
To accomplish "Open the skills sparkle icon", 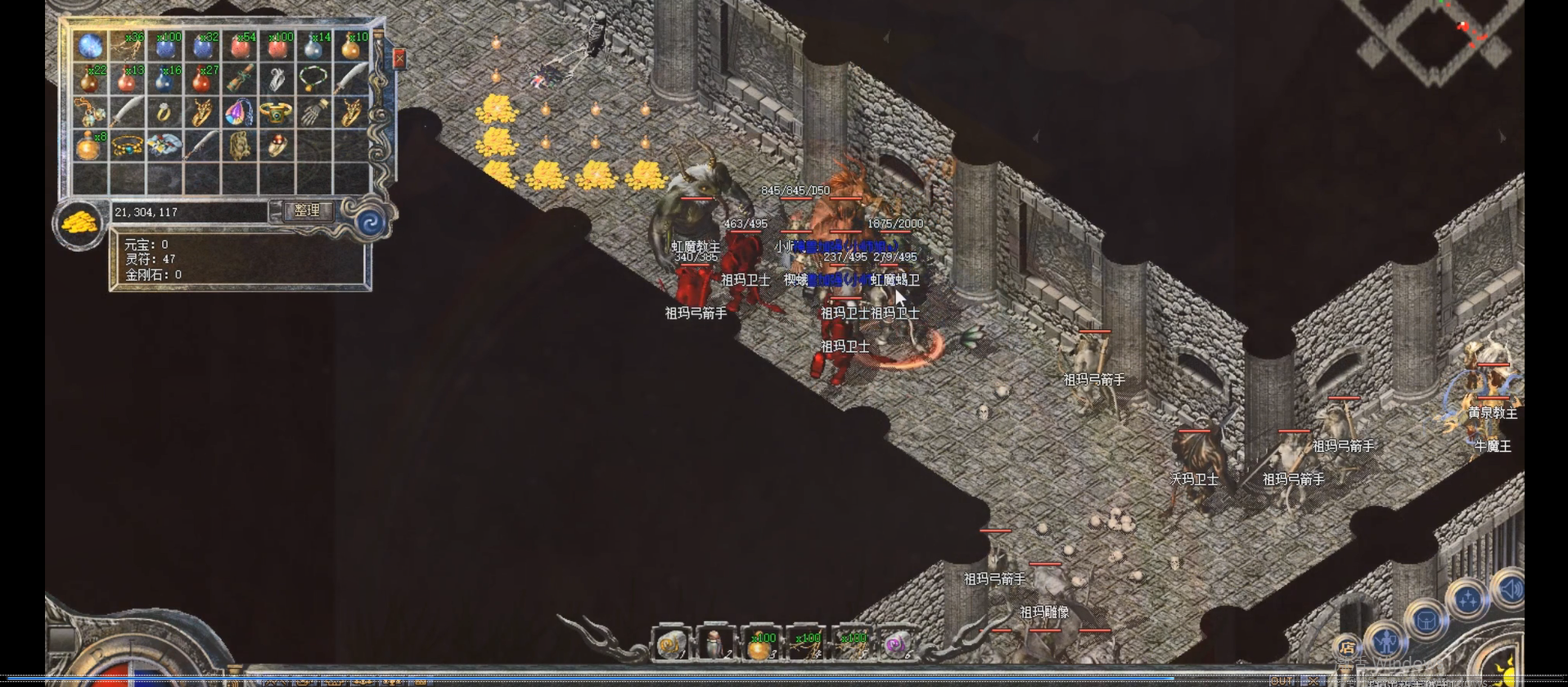I will tap(1466, 600).
